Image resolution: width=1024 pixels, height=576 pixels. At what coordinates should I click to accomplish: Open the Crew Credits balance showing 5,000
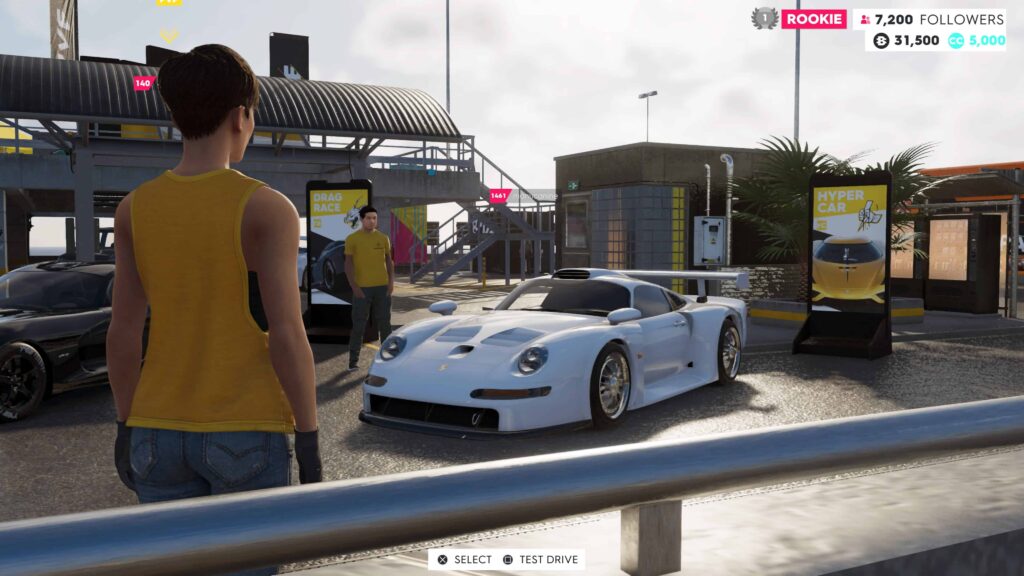pos(976,41)
